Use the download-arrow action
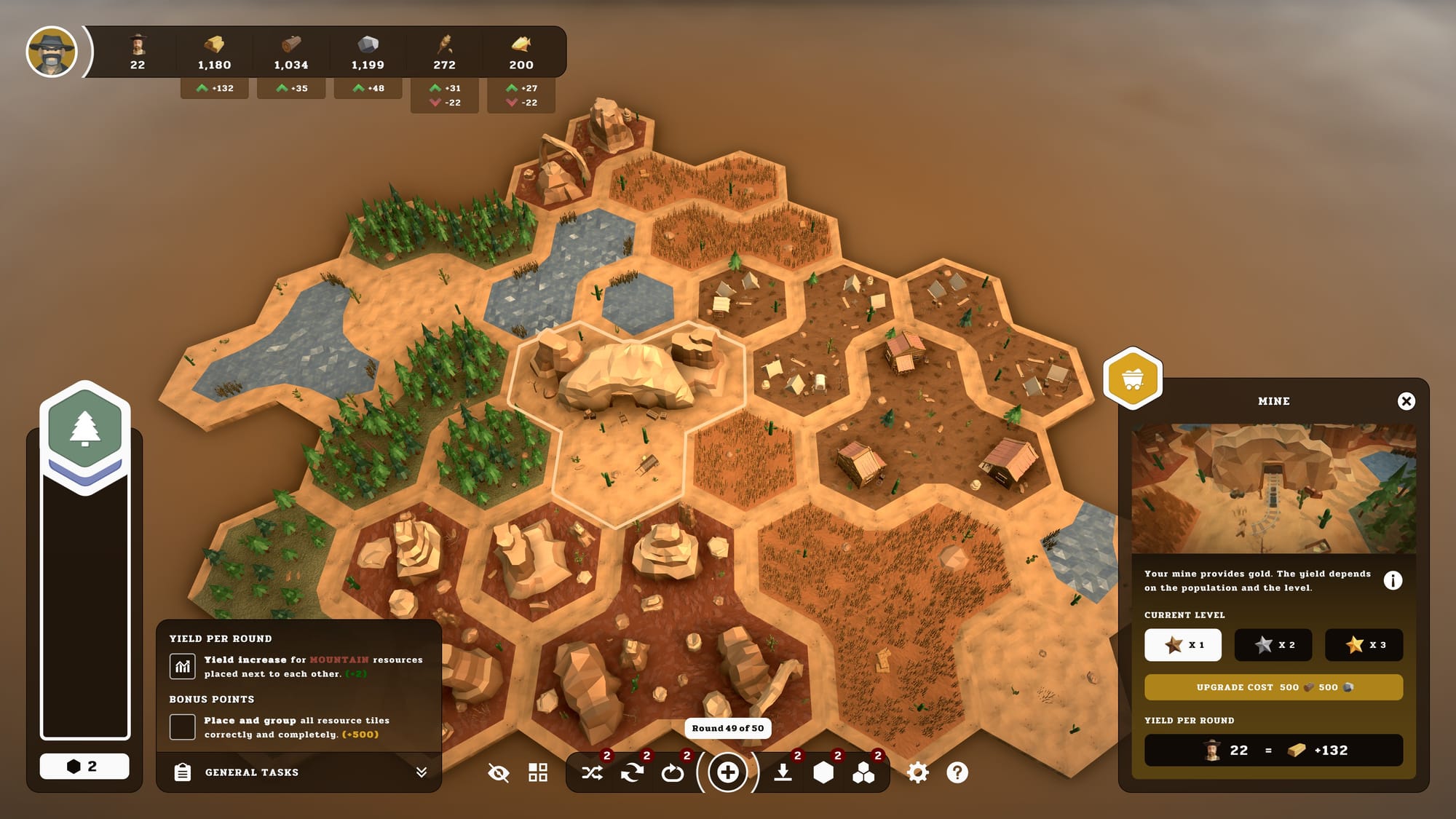The height and width of the screenshot is (819, 1456). click(x=783, y=772)
